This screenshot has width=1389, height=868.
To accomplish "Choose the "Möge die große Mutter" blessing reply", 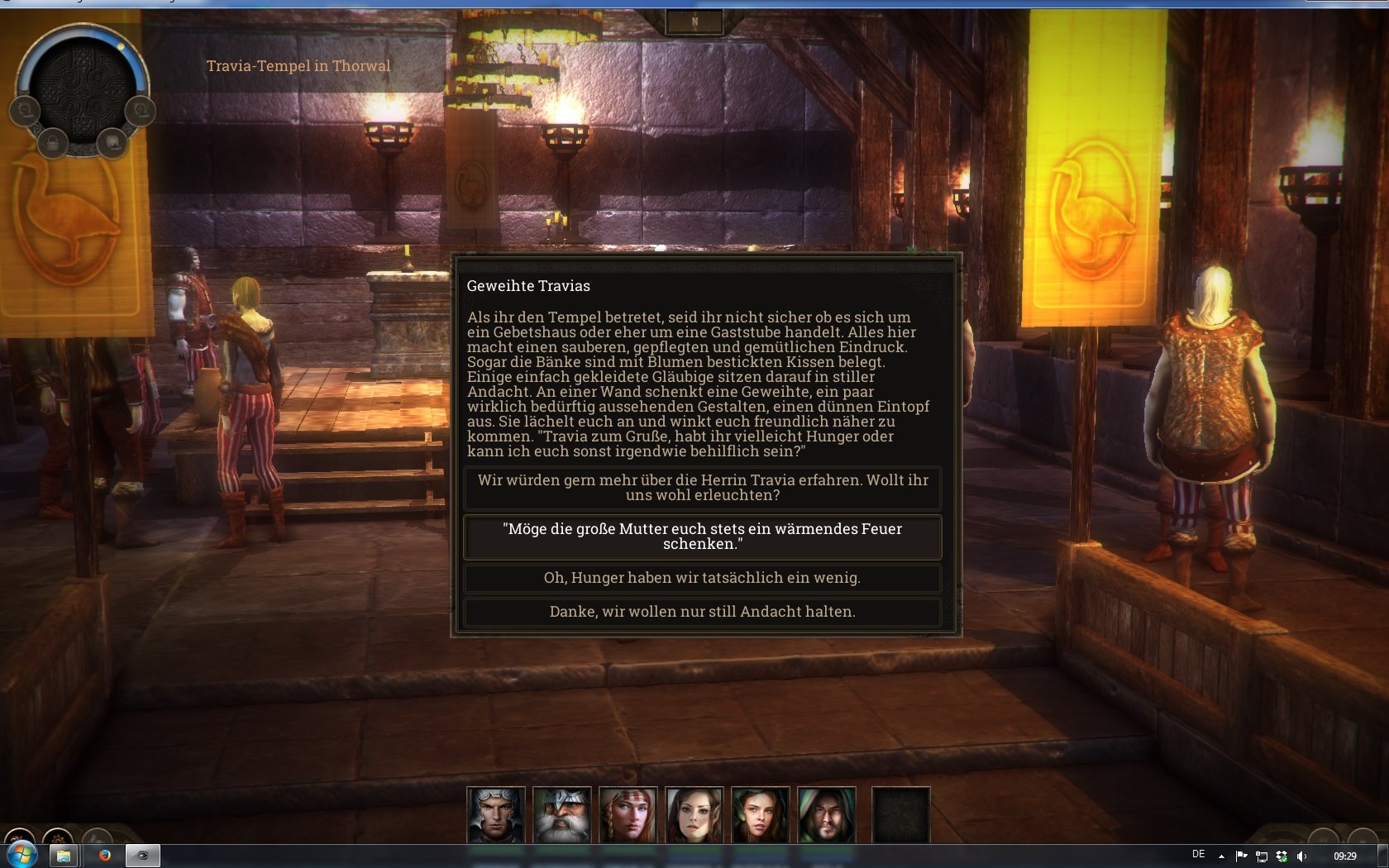I will 703,537.
